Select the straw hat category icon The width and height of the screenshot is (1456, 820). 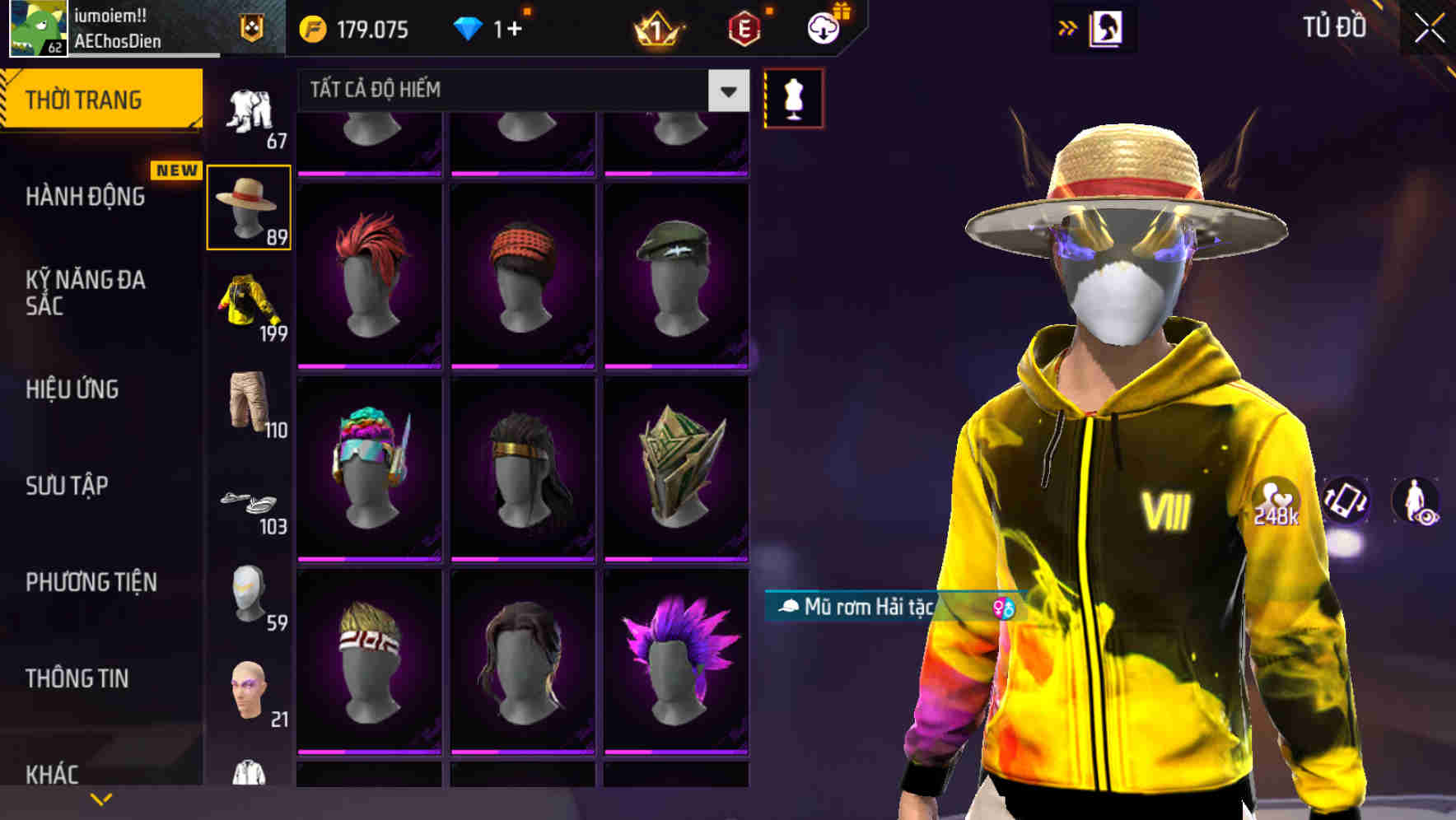250,205
